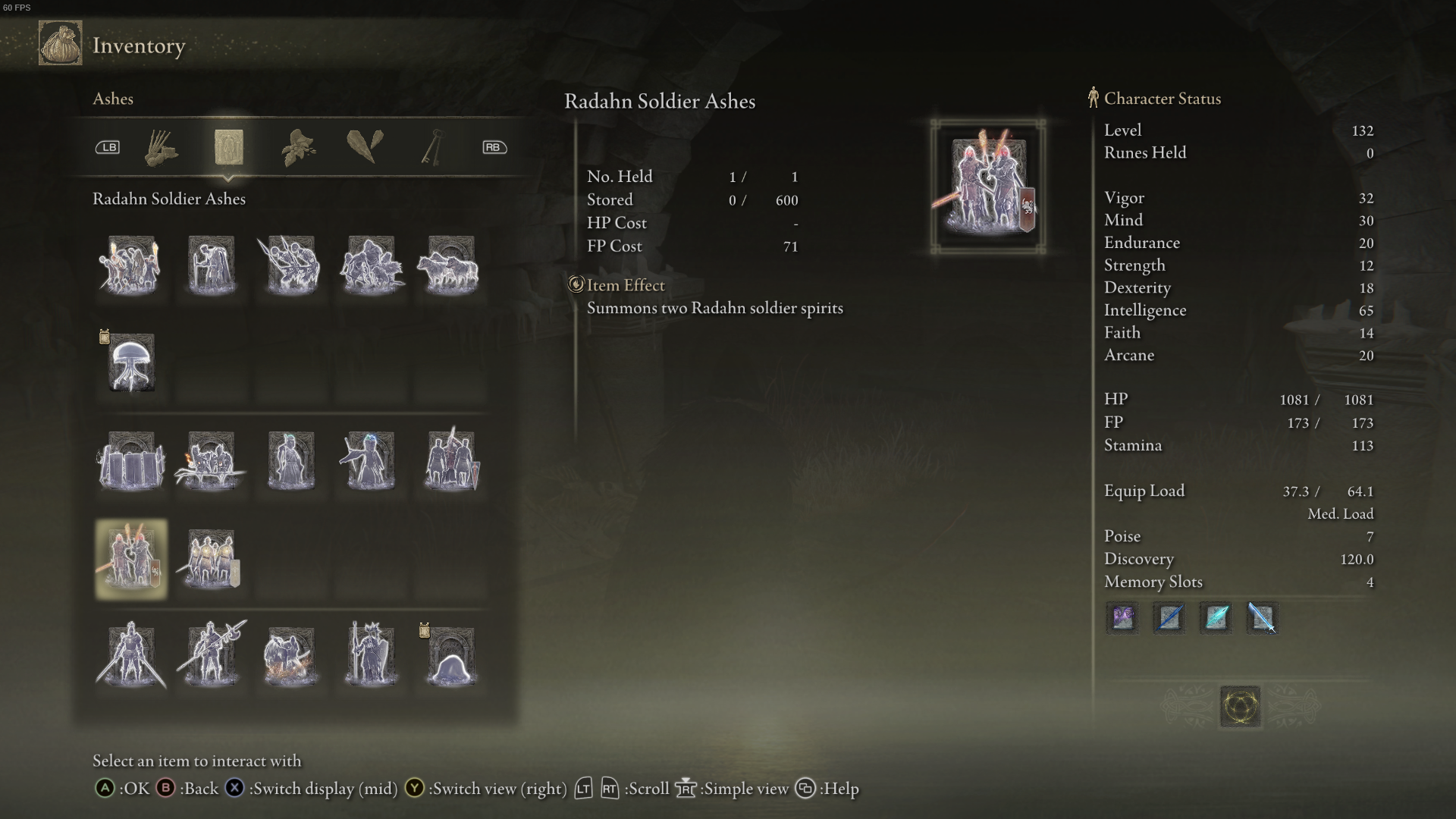Click the magic sword buff memory slot

(x=1261, y=618)
